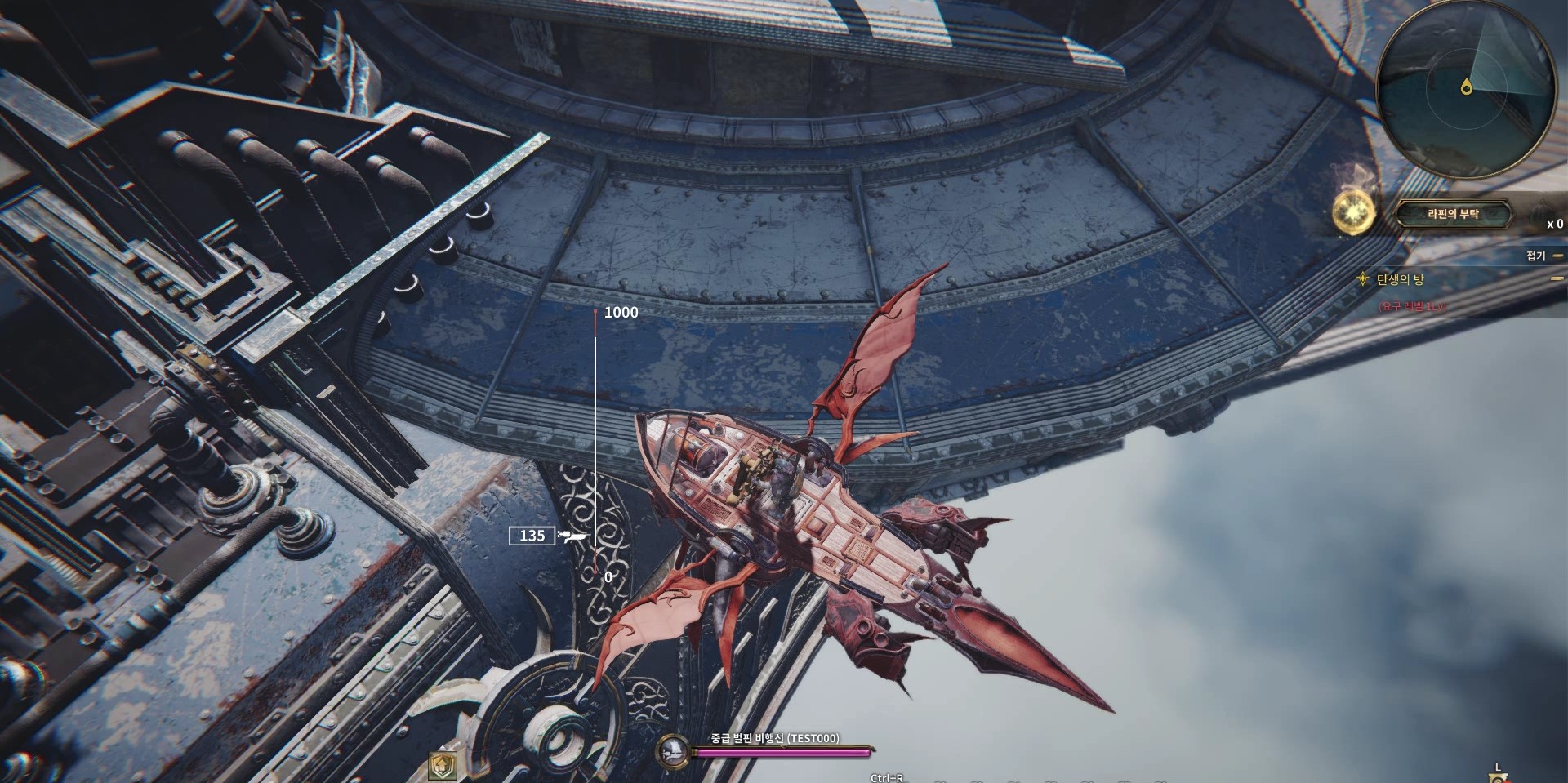
Task: Open the circular minimap
Action: (x=1466, y=87)
